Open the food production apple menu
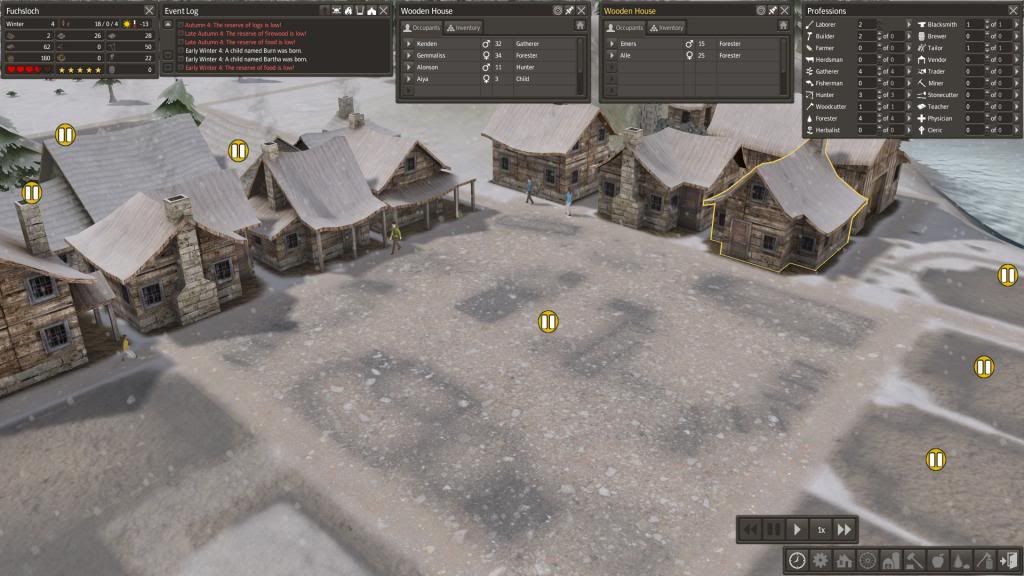 (x=938, y=560)
